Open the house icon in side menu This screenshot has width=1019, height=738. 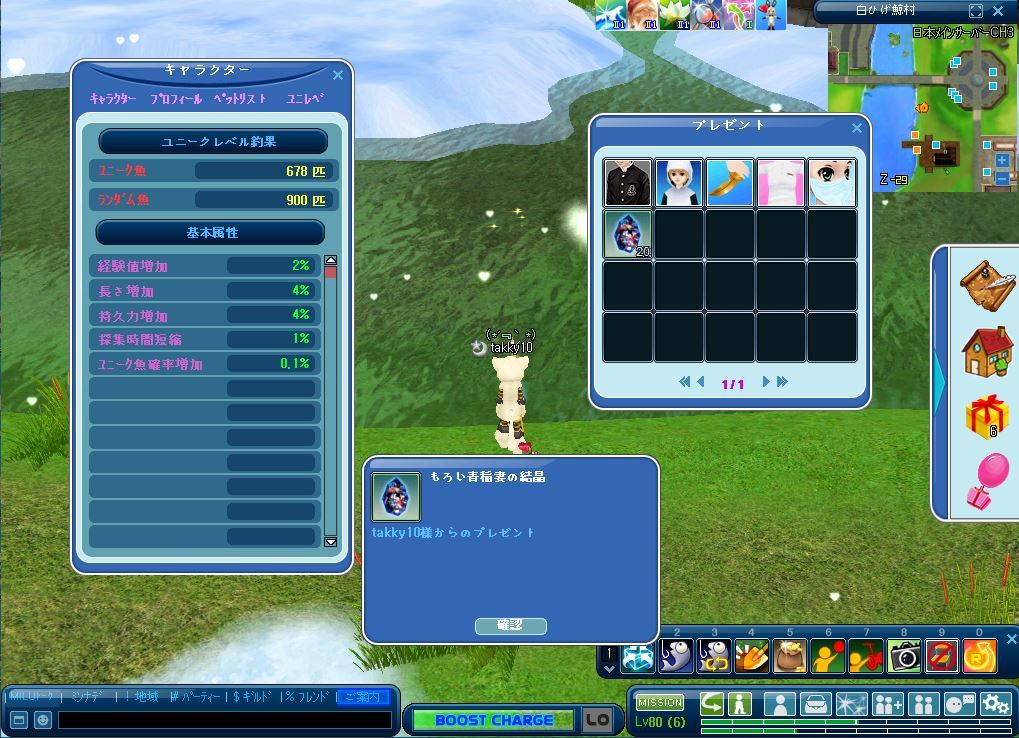coord(988,350)
